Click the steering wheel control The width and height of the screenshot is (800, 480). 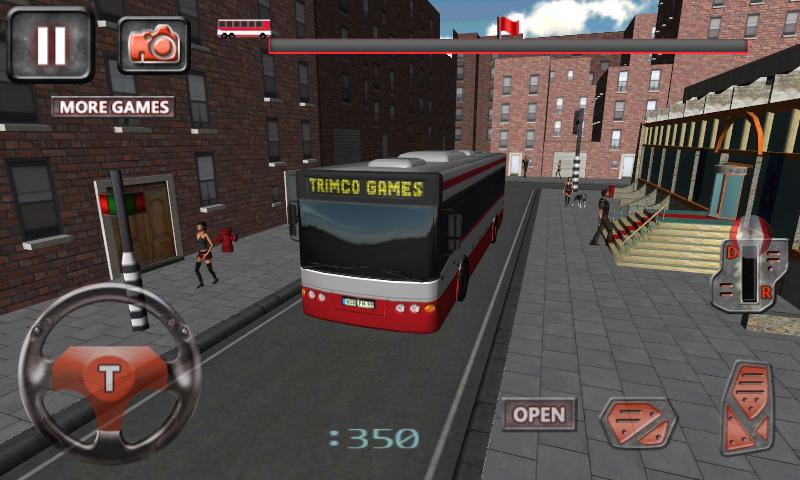[110, 378]
